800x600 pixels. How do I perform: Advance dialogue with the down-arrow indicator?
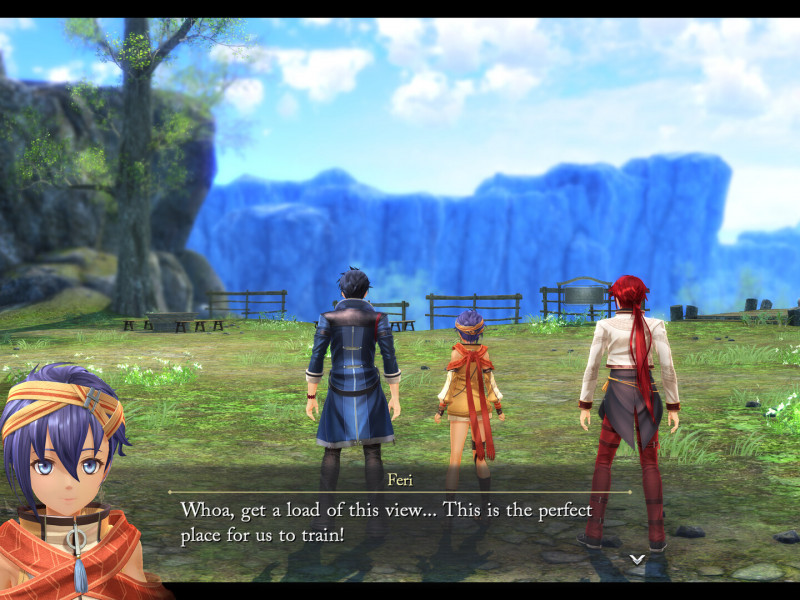click(636, 559)
